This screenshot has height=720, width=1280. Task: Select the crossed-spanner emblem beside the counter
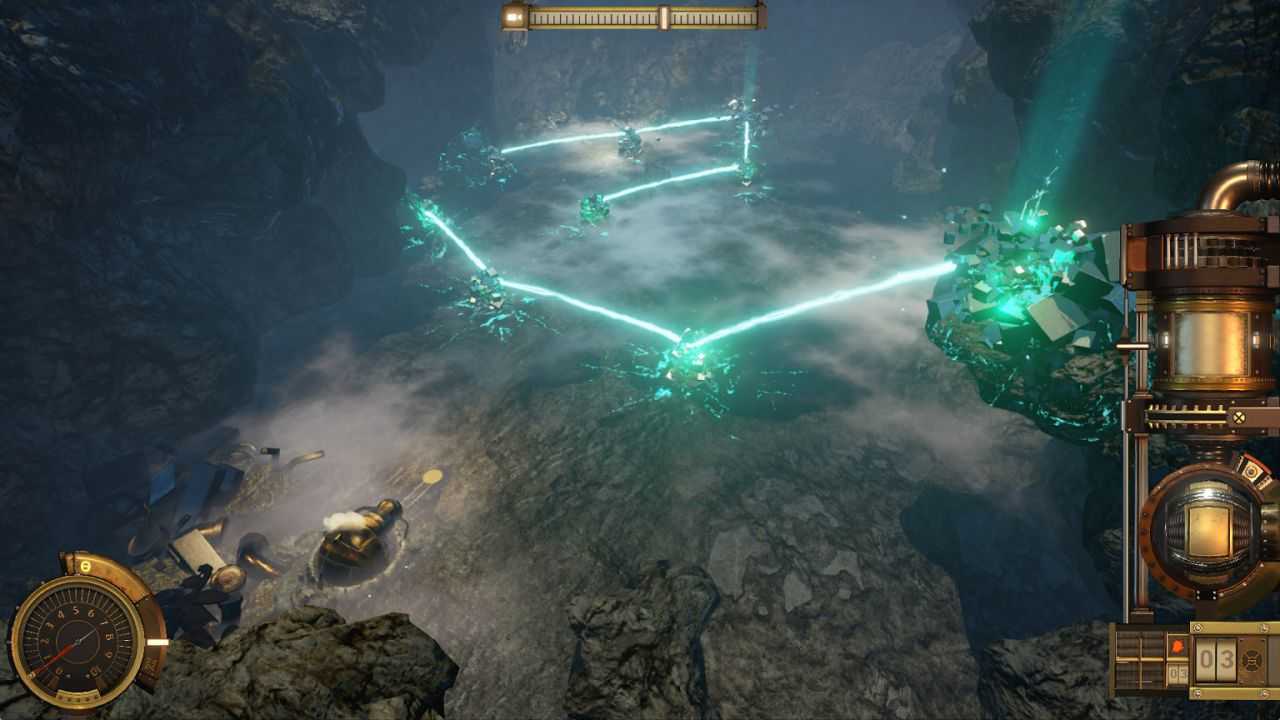pyautogui.click(x=1254, y=658)
